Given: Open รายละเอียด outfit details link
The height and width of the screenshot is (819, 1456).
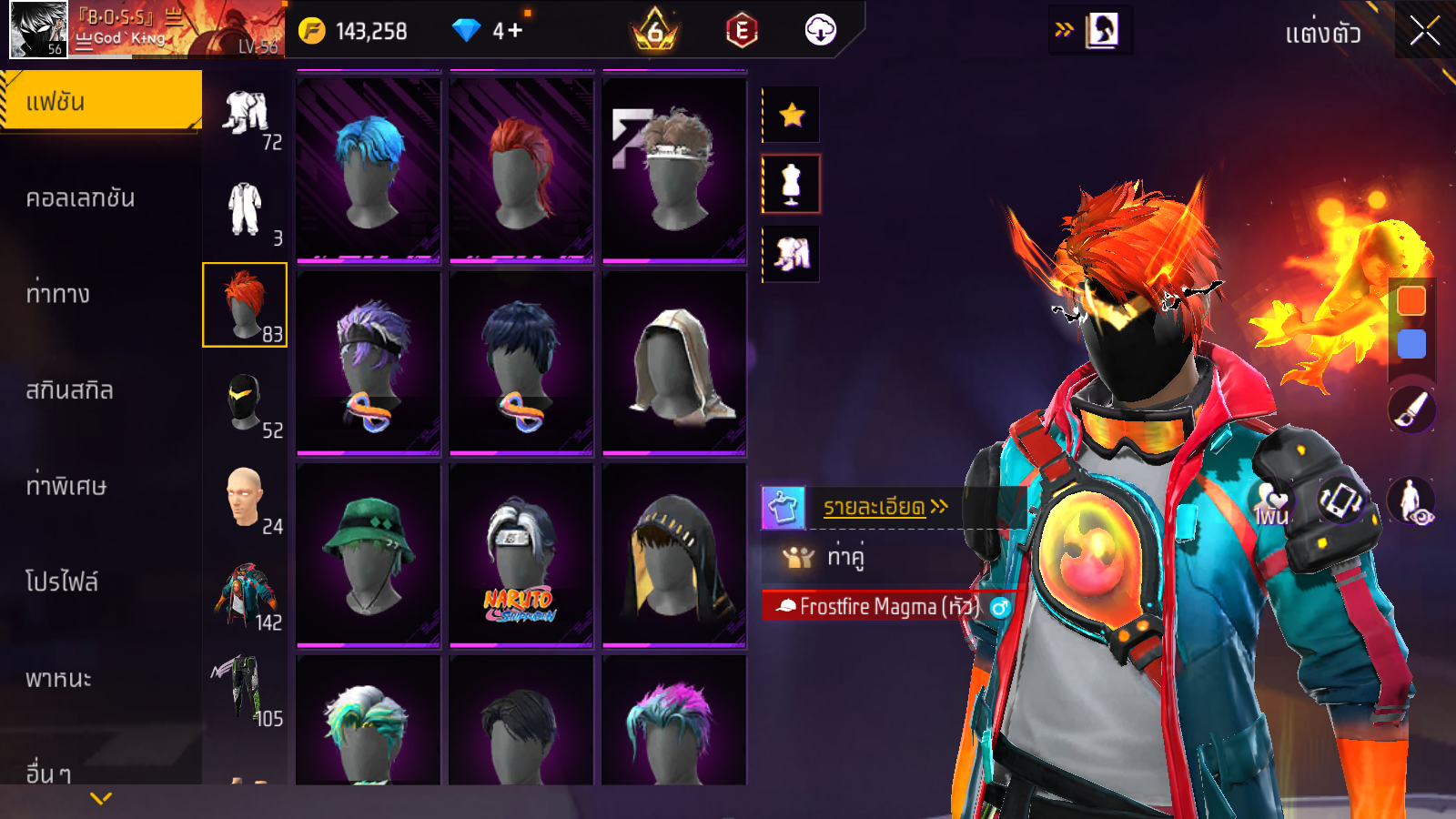Looking at the screenshot, I should 885,507.
